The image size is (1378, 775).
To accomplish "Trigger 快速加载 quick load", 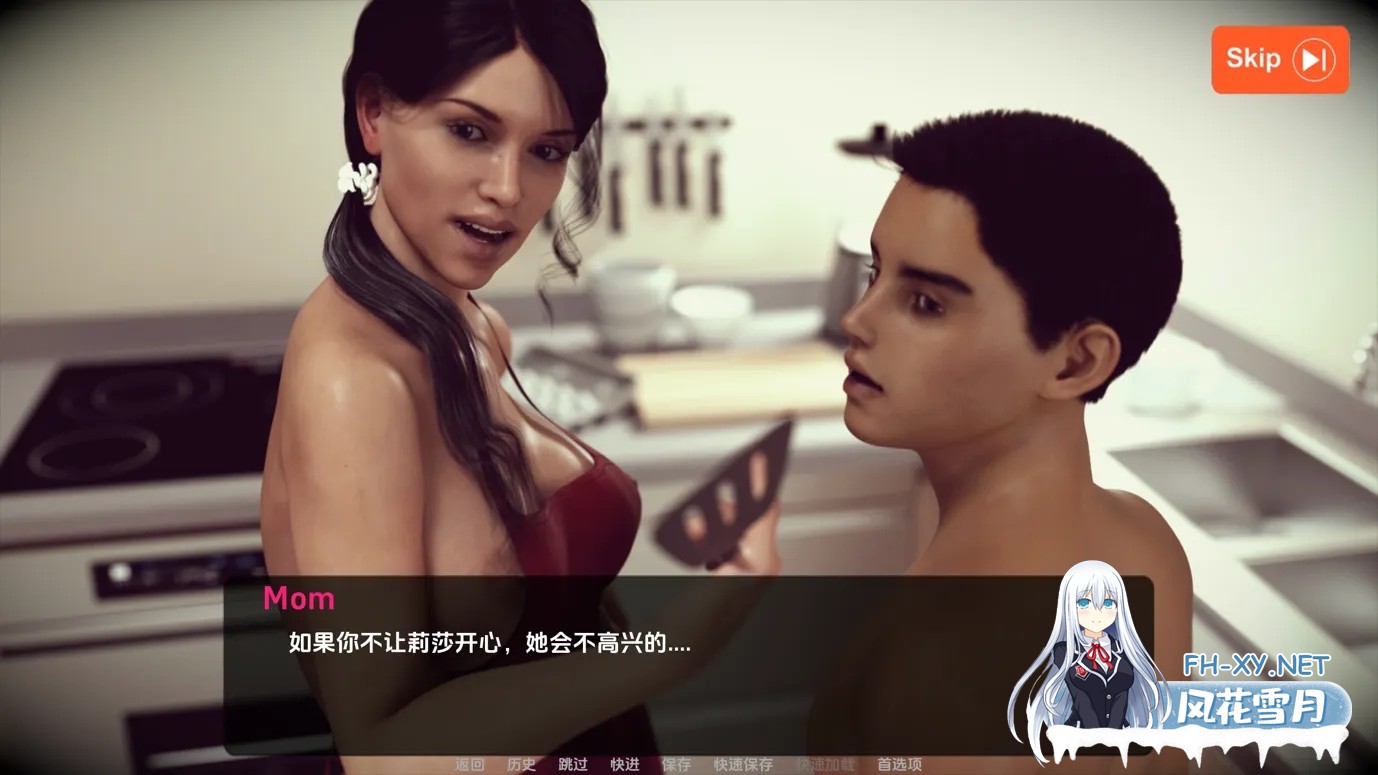I will [x=828, y=763].
